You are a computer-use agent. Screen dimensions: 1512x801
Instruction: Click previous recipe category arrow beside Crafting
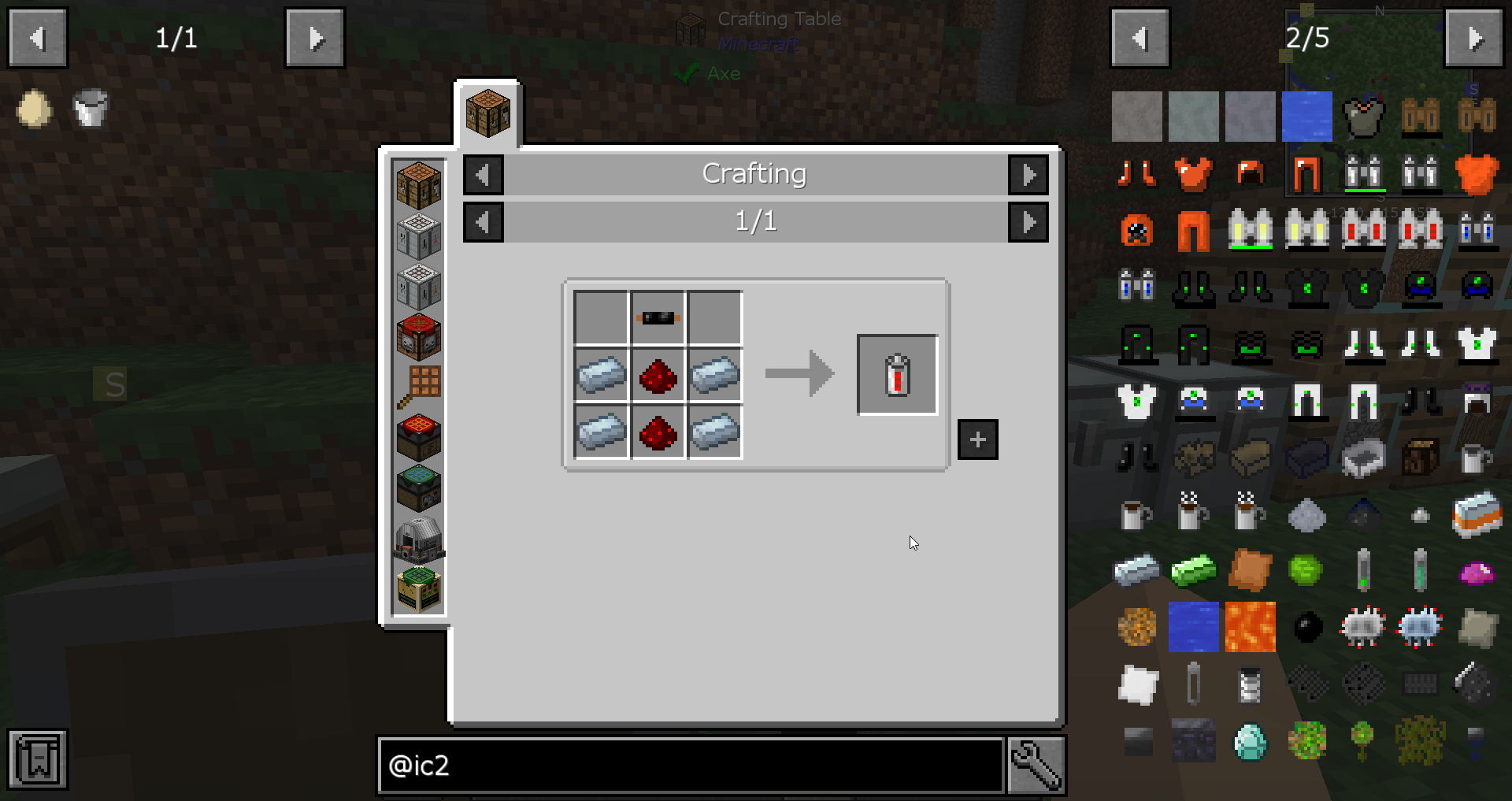point(483,174)
